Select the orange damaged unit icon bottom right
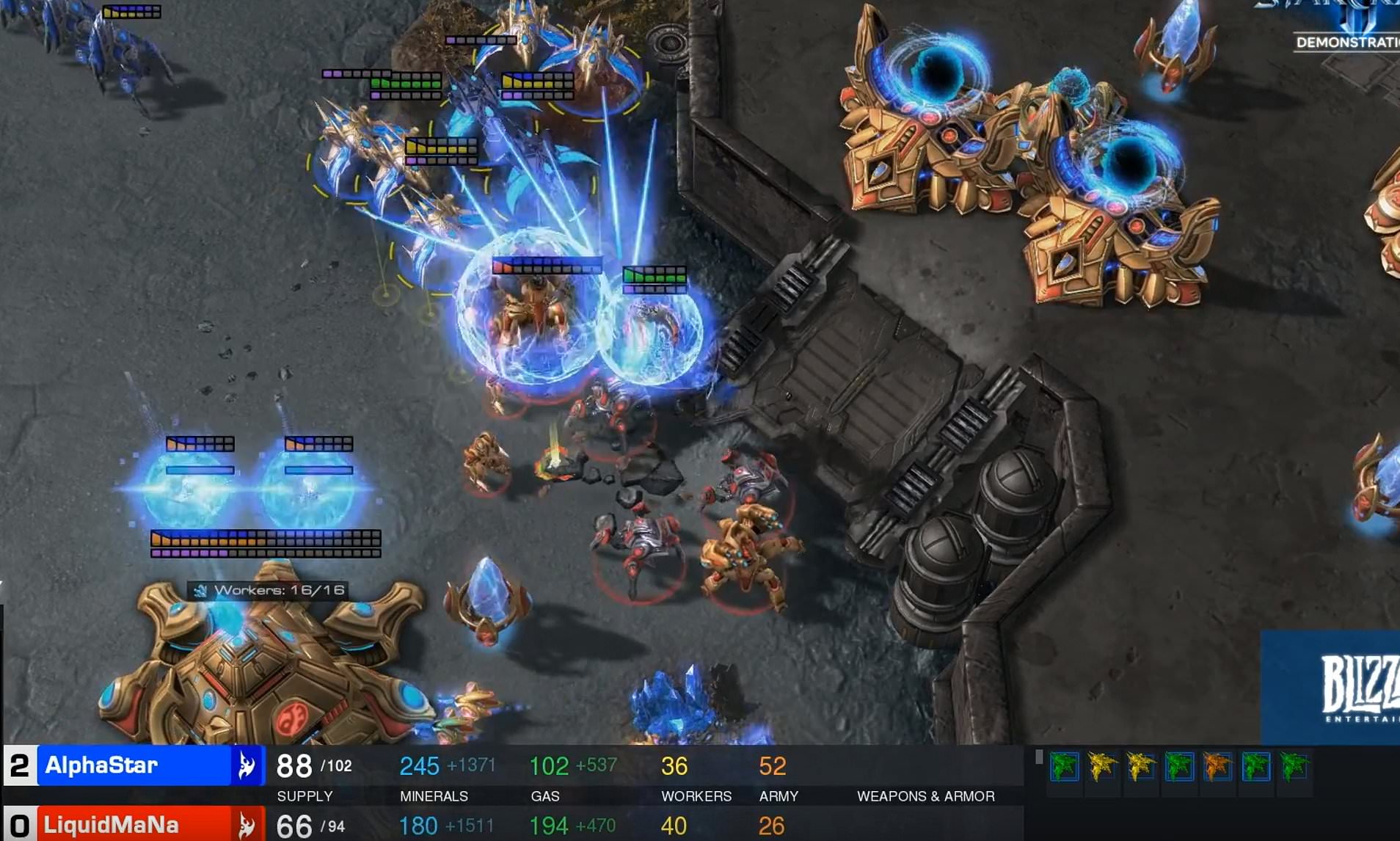 pyautogui.click(x=1217, y=766)
